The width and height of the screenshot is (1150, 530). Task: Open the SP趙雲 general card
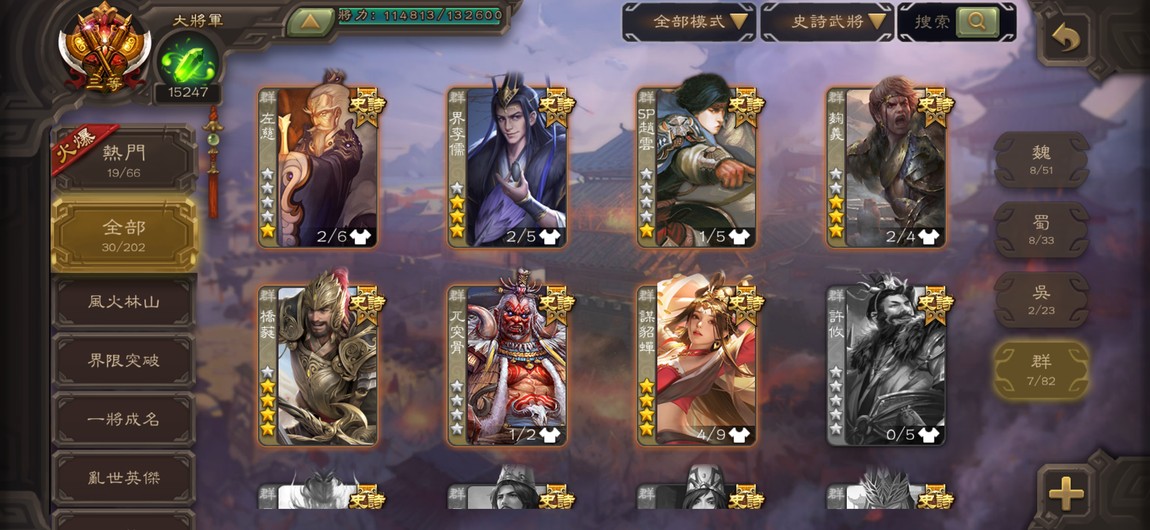[697, 168]
